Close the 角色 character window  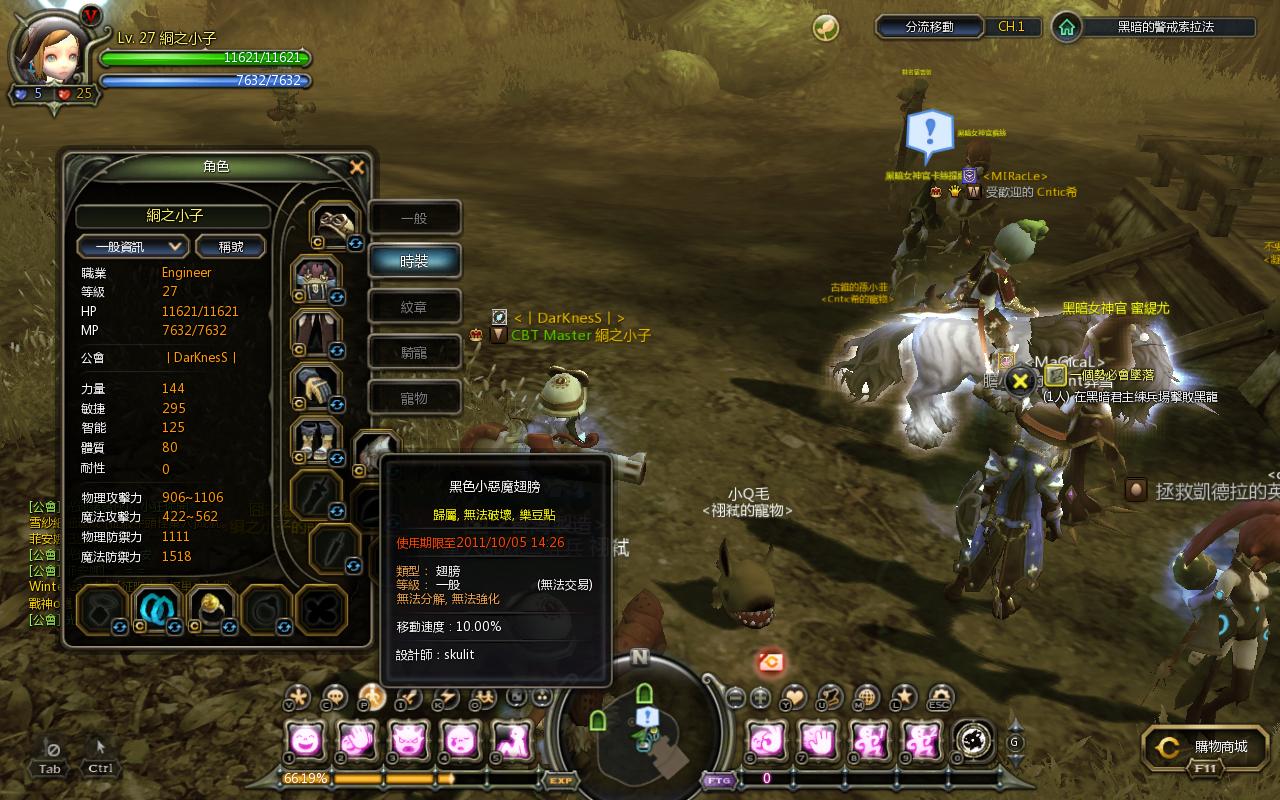pyautogui.click(x=356, y=168)
